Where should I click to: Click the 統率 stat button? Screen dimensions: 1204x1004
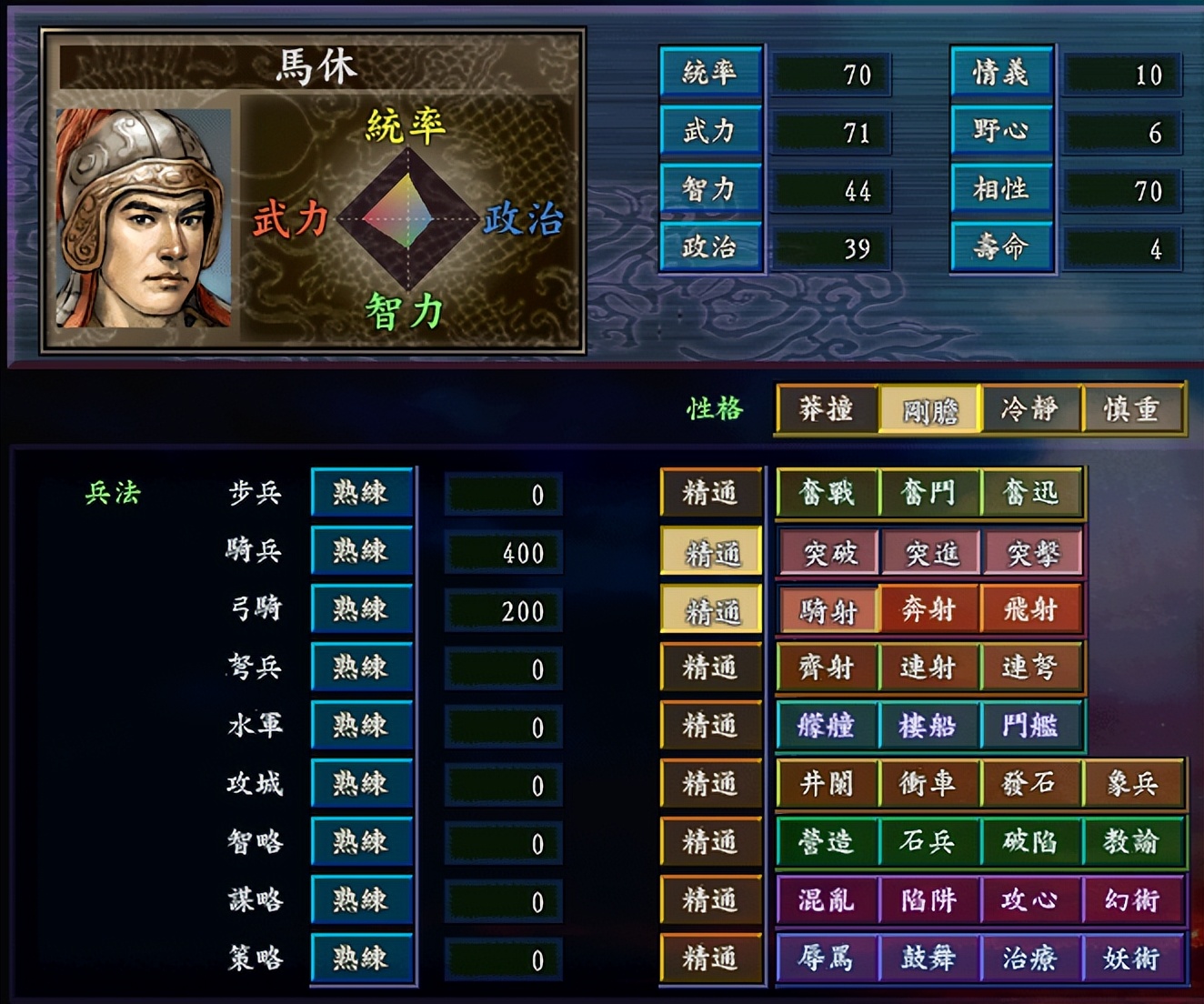tap(710, 73)
